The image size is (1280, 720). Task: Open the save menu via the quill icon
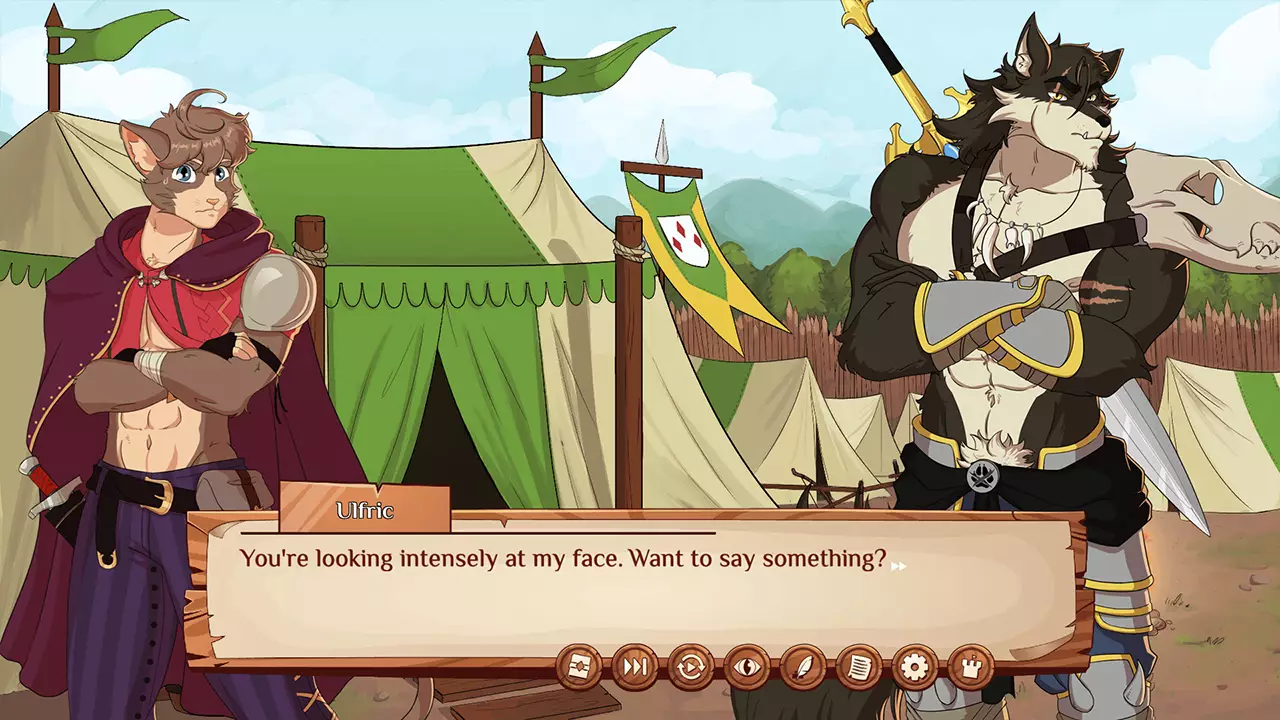[x=802, y=665]
